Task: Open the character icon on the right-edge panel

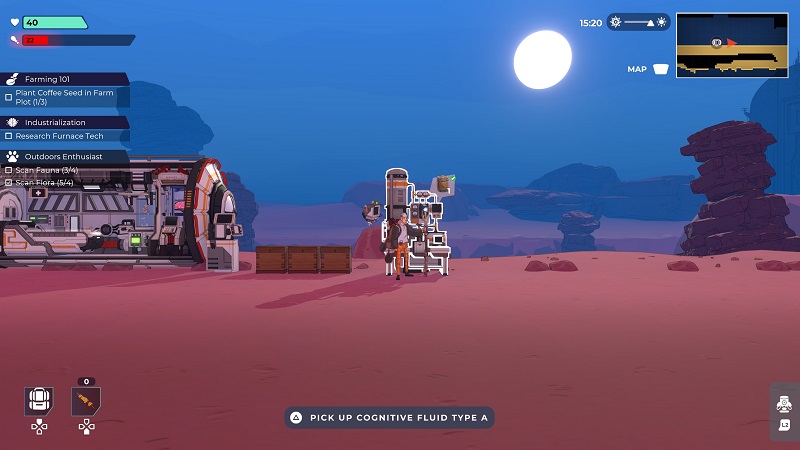Action: coord(785,404)
